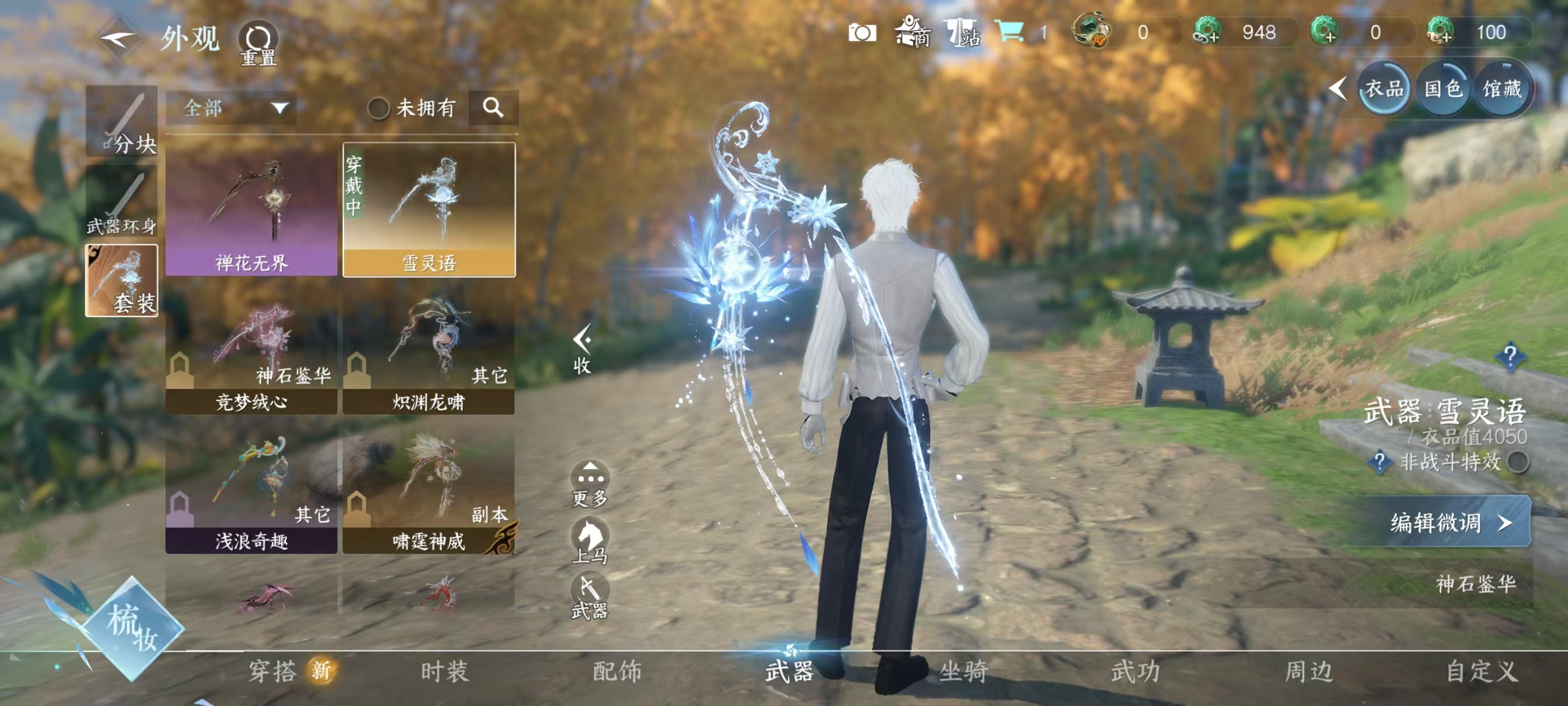1568x706 pixels.
Task: Take a photo with the camera icon
Action: click(x=862, y=32)
